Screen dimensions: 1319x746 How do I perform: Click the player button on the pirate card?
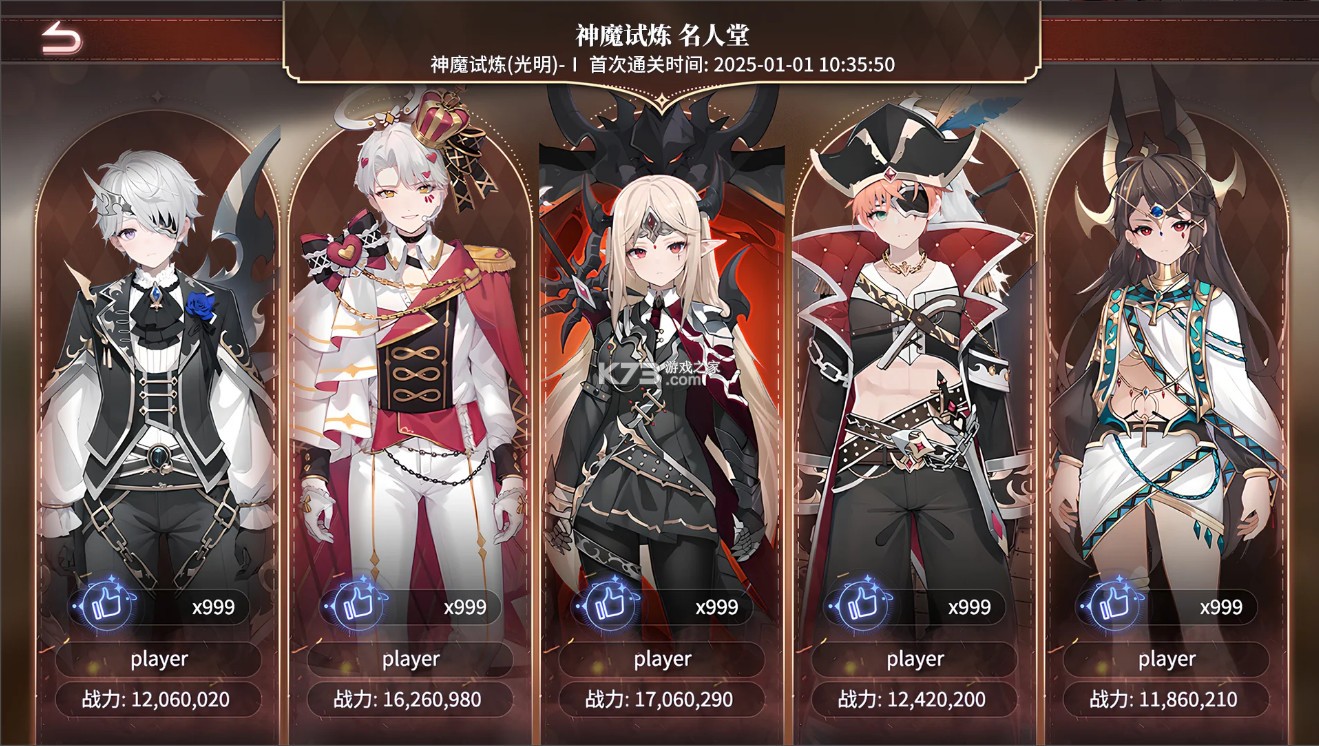(x=915, y=659)
